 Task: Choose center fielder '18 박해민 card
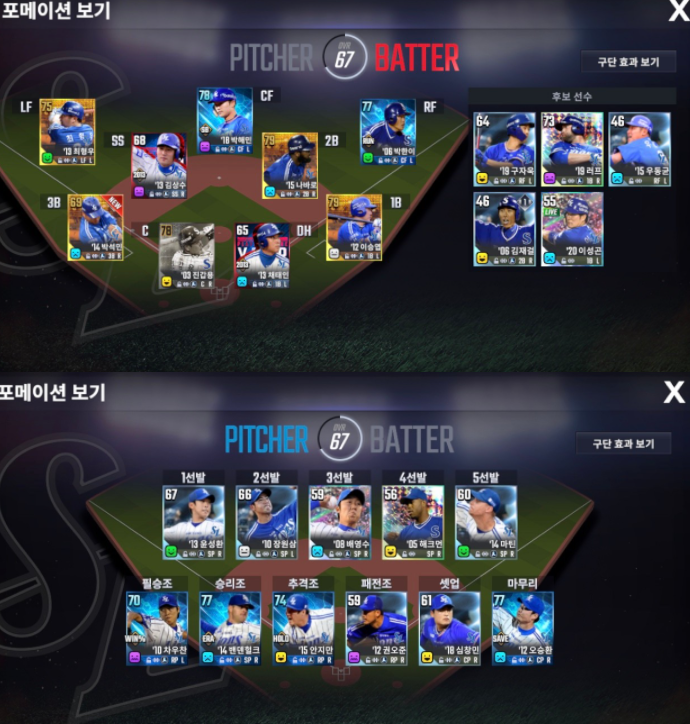click(224, 121)
